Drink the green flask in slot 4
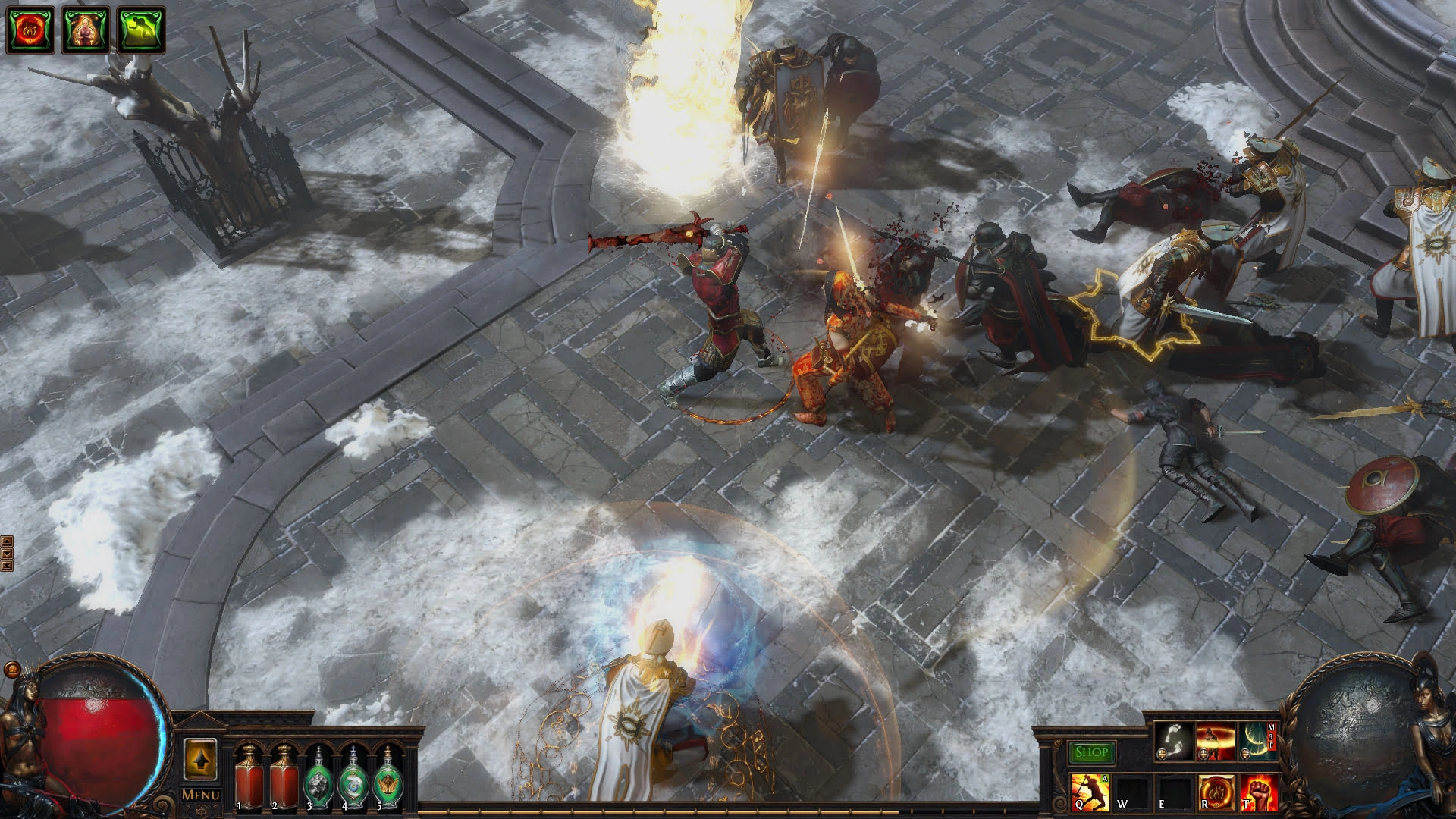 tap(353, 778)
